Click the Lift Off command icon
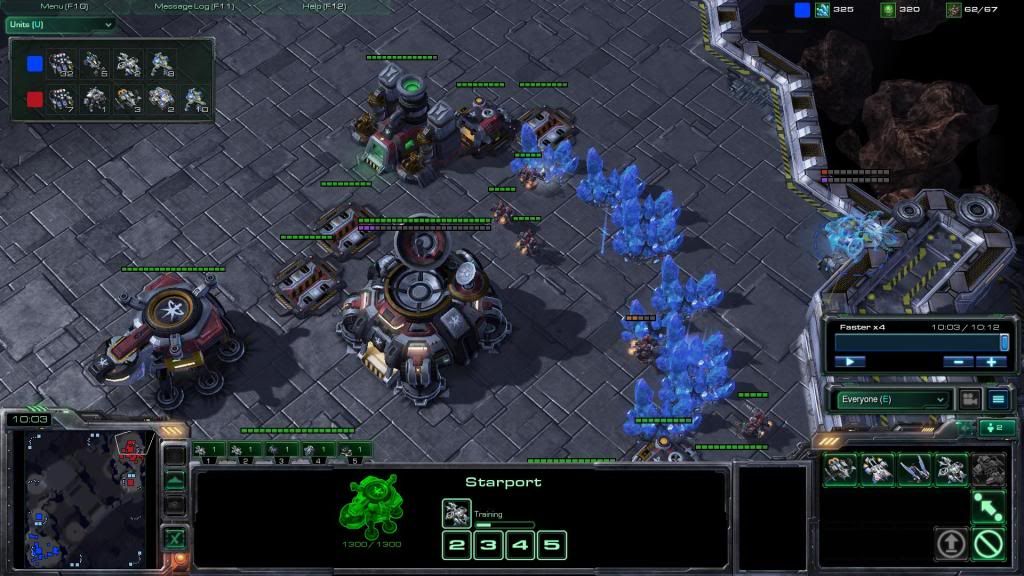The width and height of the screenshot is (1024, 576). coord(951,544)
